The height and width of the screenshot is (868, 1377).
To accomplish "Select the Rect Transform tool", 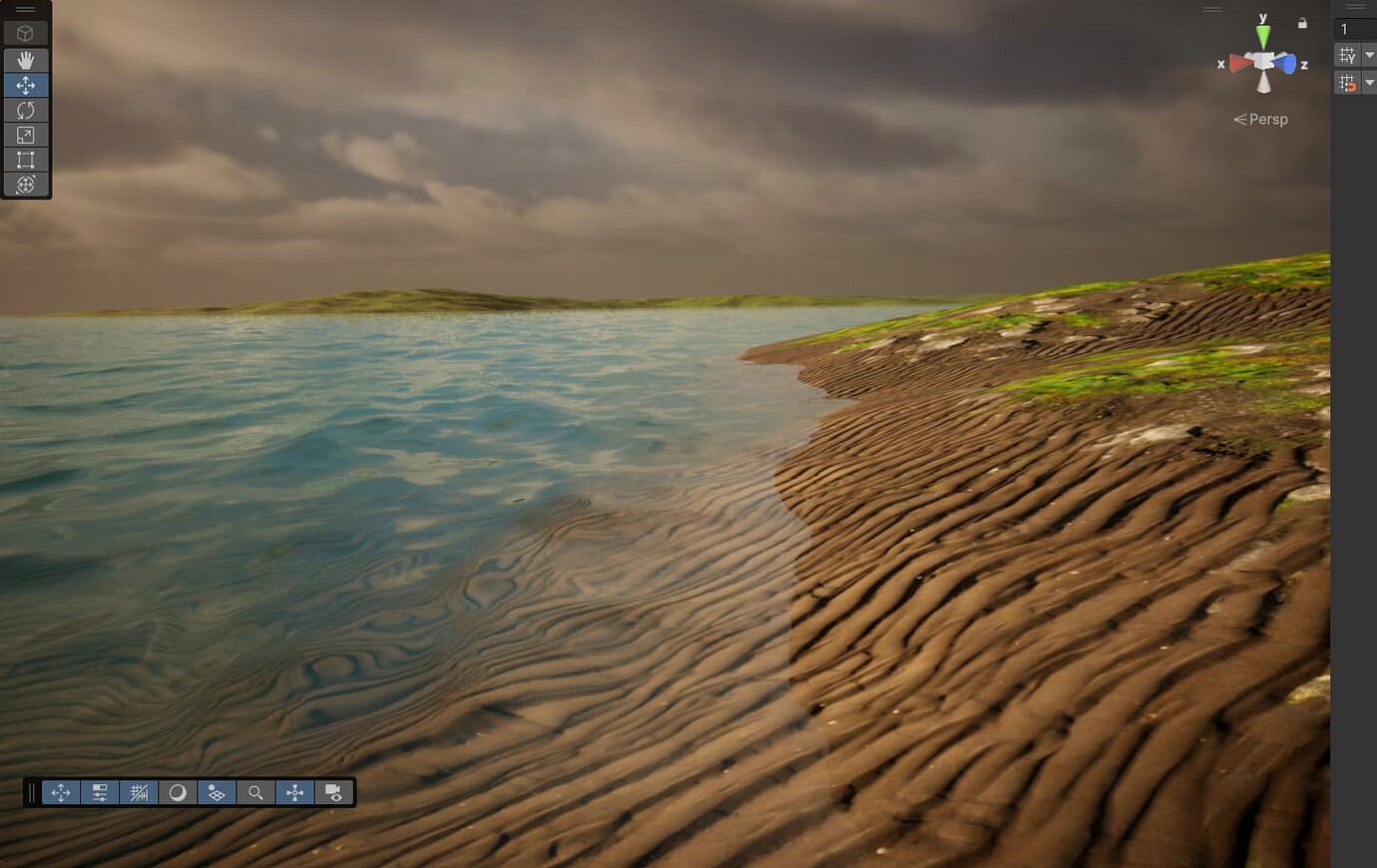I will pyautogui.click(x=26, y=159).
